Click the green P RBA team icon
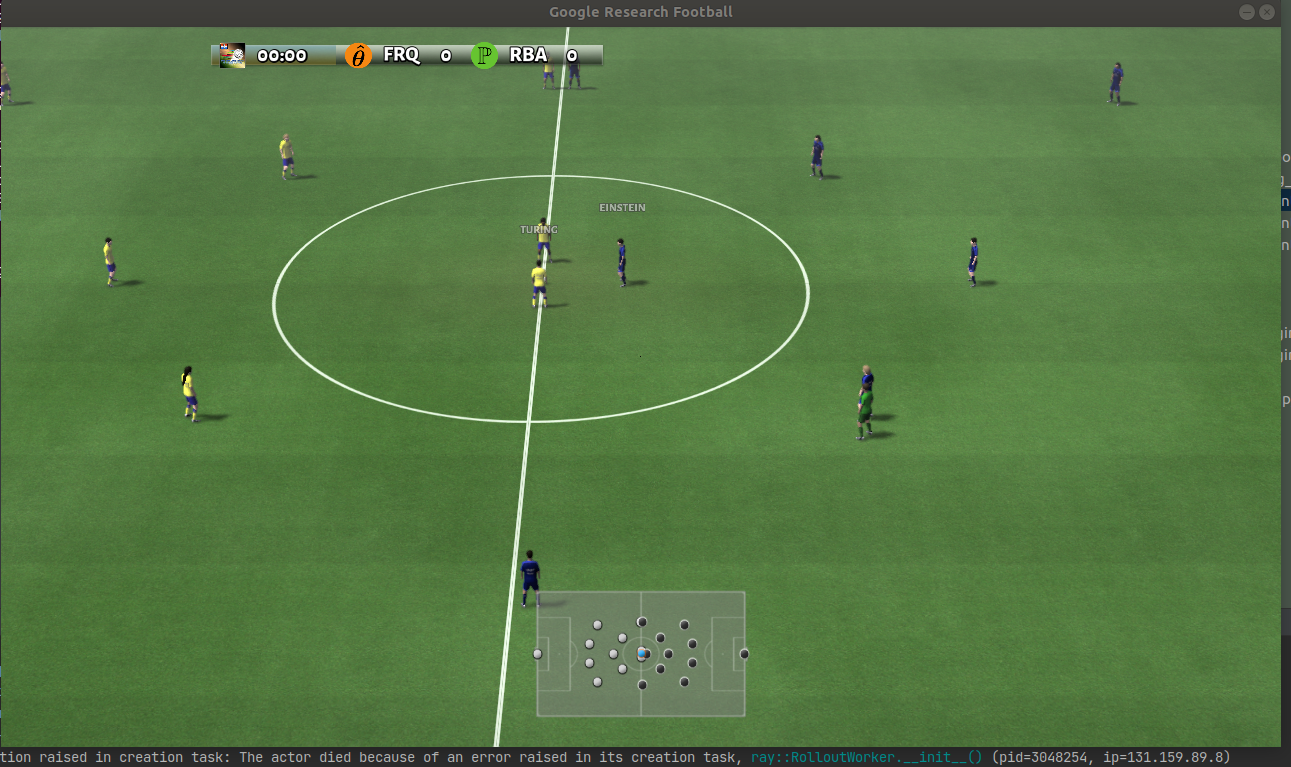Screen dimensions: 1291x767 [x=483, y=56]
